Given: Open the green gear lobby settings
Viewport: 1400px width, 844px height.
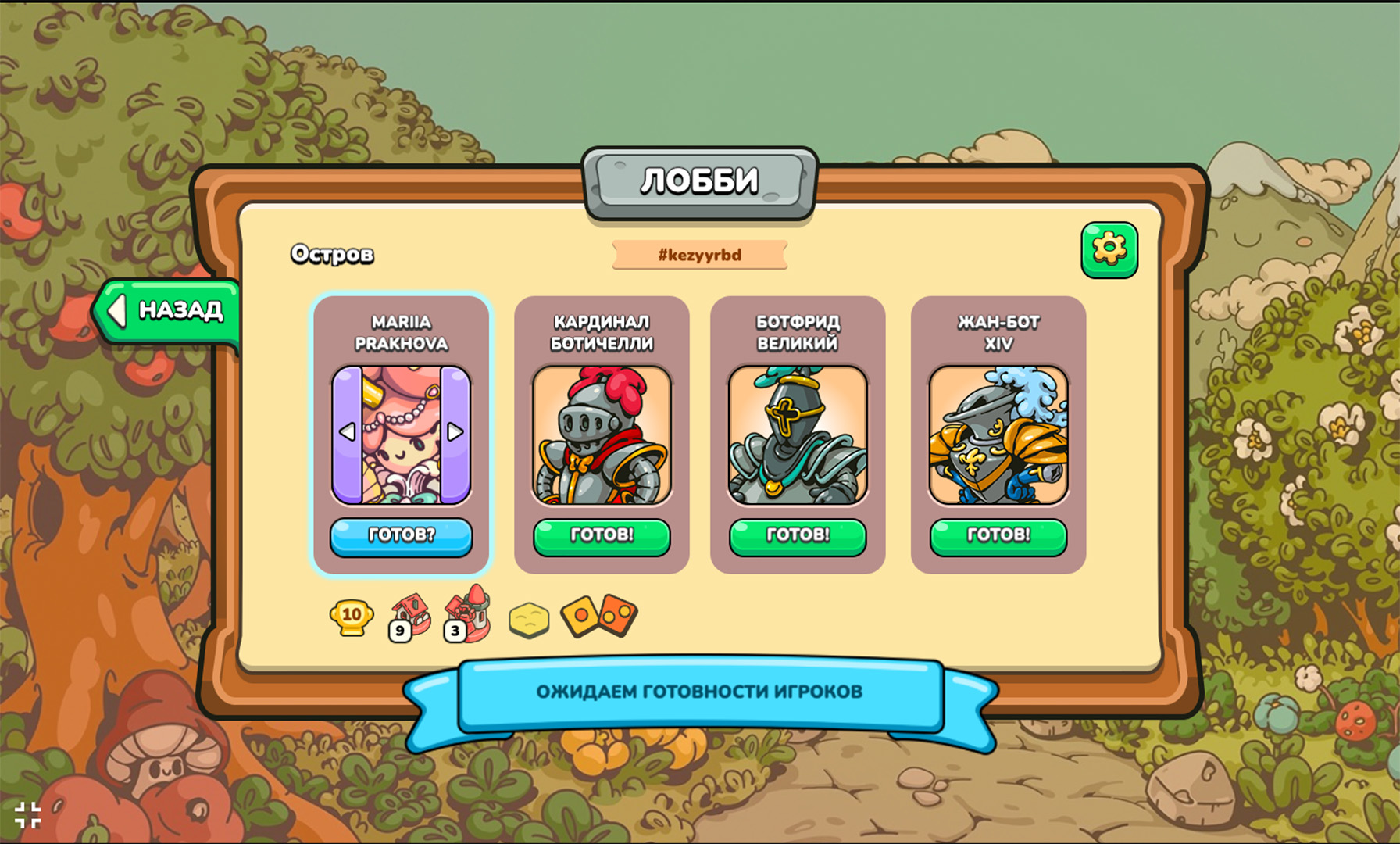Looking at the screenshot, I should pyautogui.click(x=1109, y=250).
